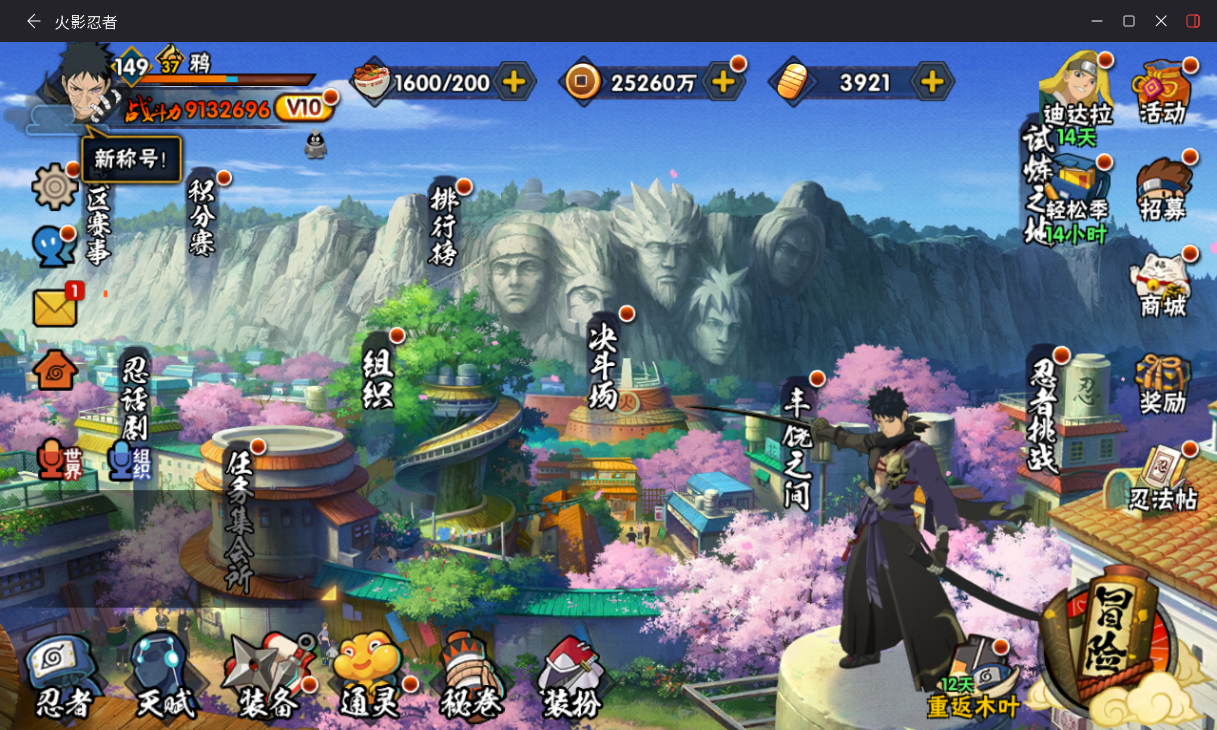Add ramen stamina with the plus button
Image resolution: width=1217 pixels, height=730 pixels.
(514, 82)
